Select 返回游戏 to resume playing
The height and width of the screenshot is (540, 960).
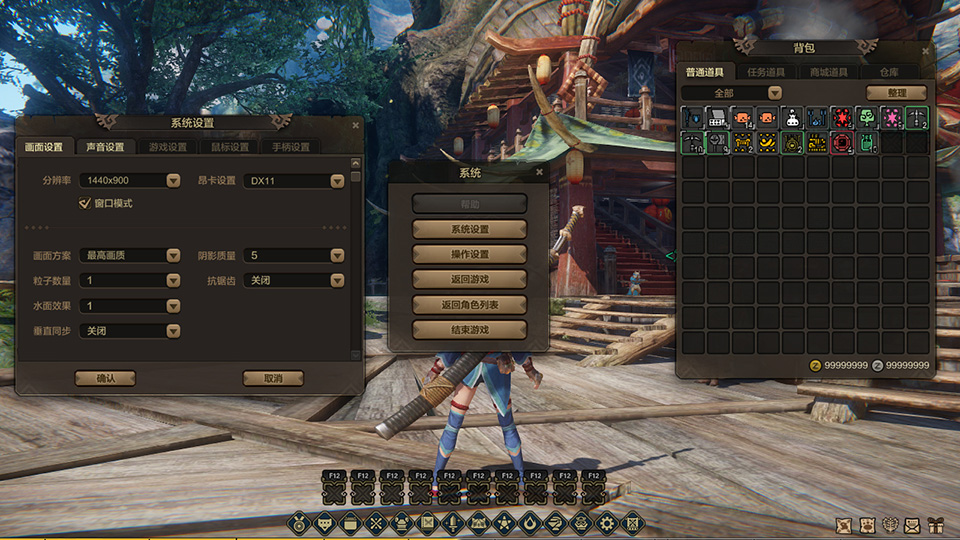click(469, 279)
